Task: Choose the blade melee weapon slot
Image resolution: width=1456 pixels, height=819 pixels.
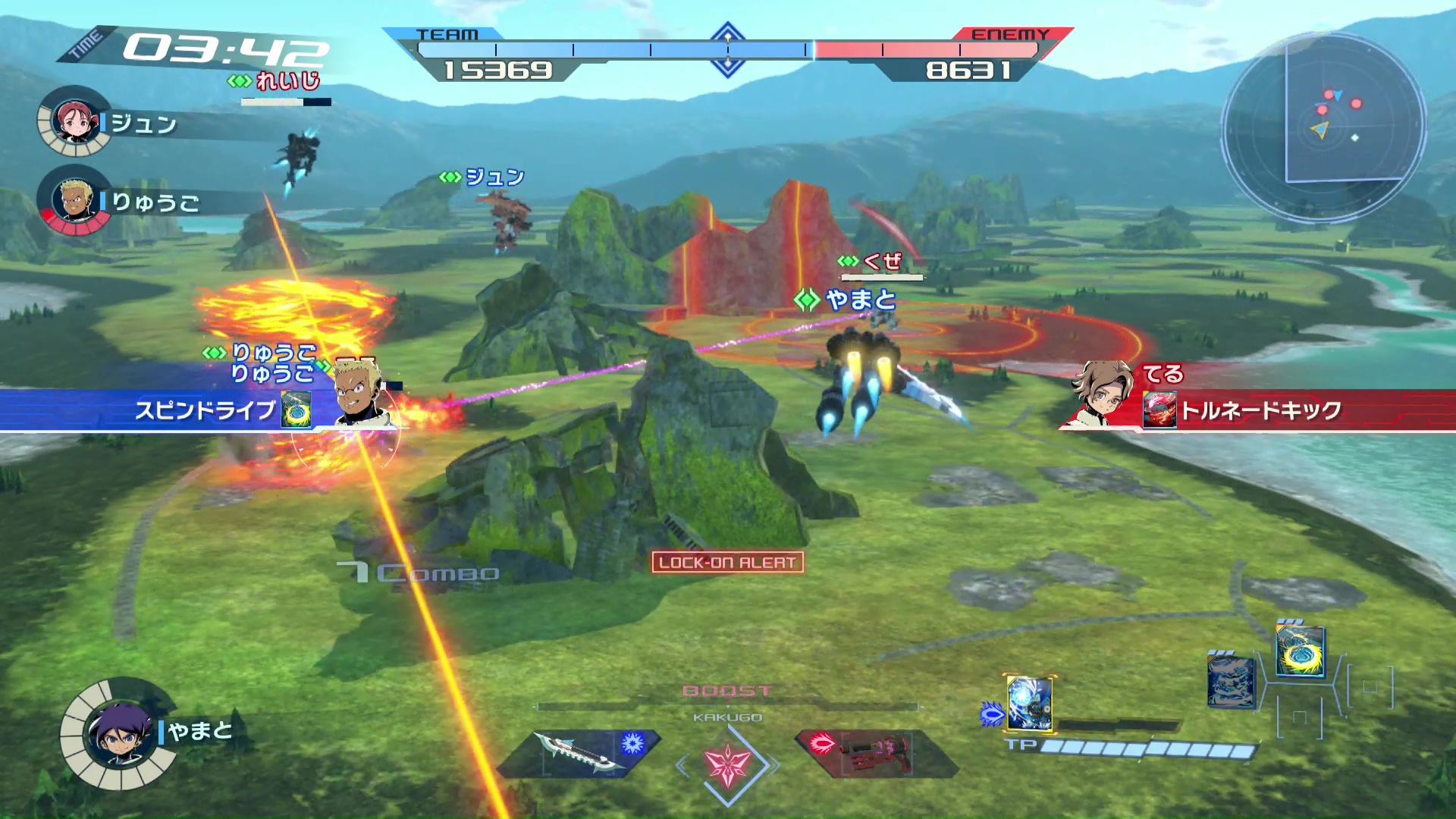Action: tap(580, 753)
